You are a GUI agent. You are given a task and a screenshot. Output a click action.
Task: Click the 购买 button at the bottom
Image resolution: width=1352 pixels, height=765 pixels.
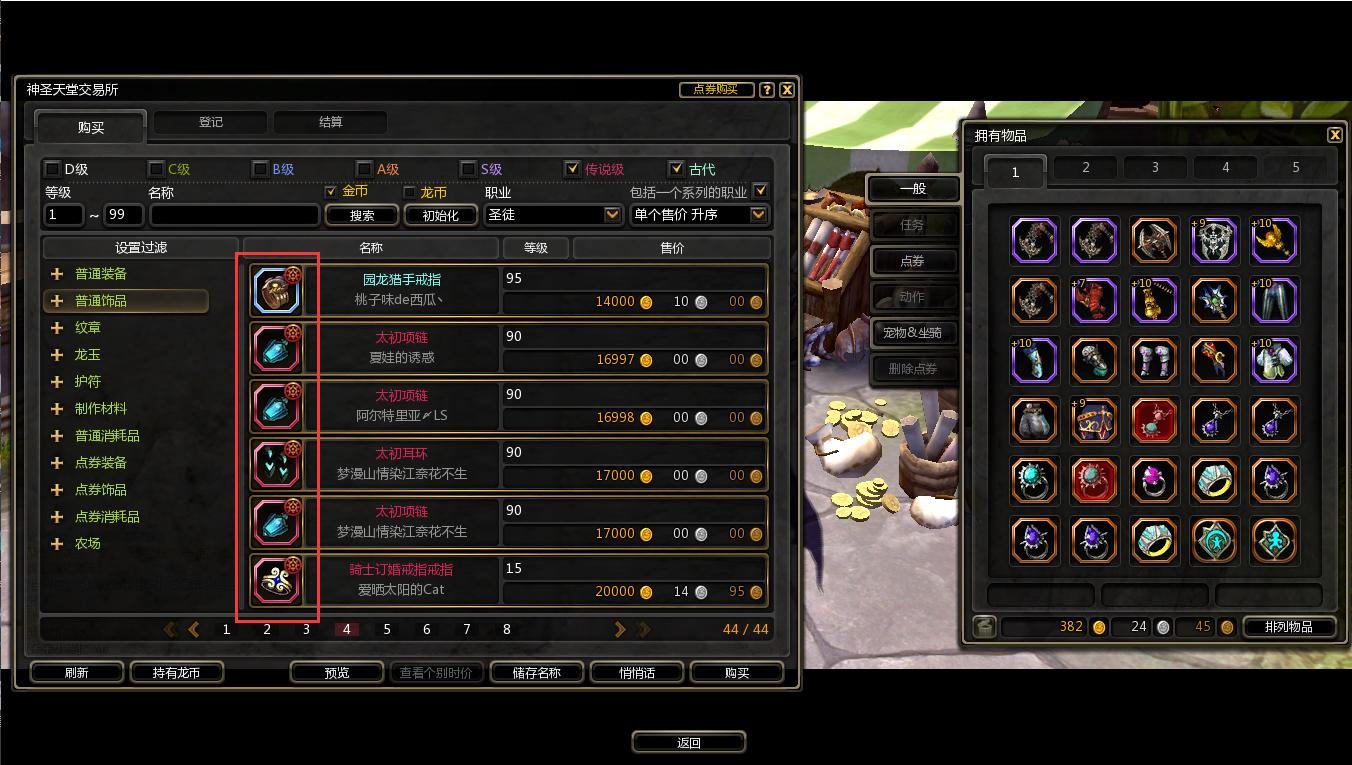[x=737, y=673]
